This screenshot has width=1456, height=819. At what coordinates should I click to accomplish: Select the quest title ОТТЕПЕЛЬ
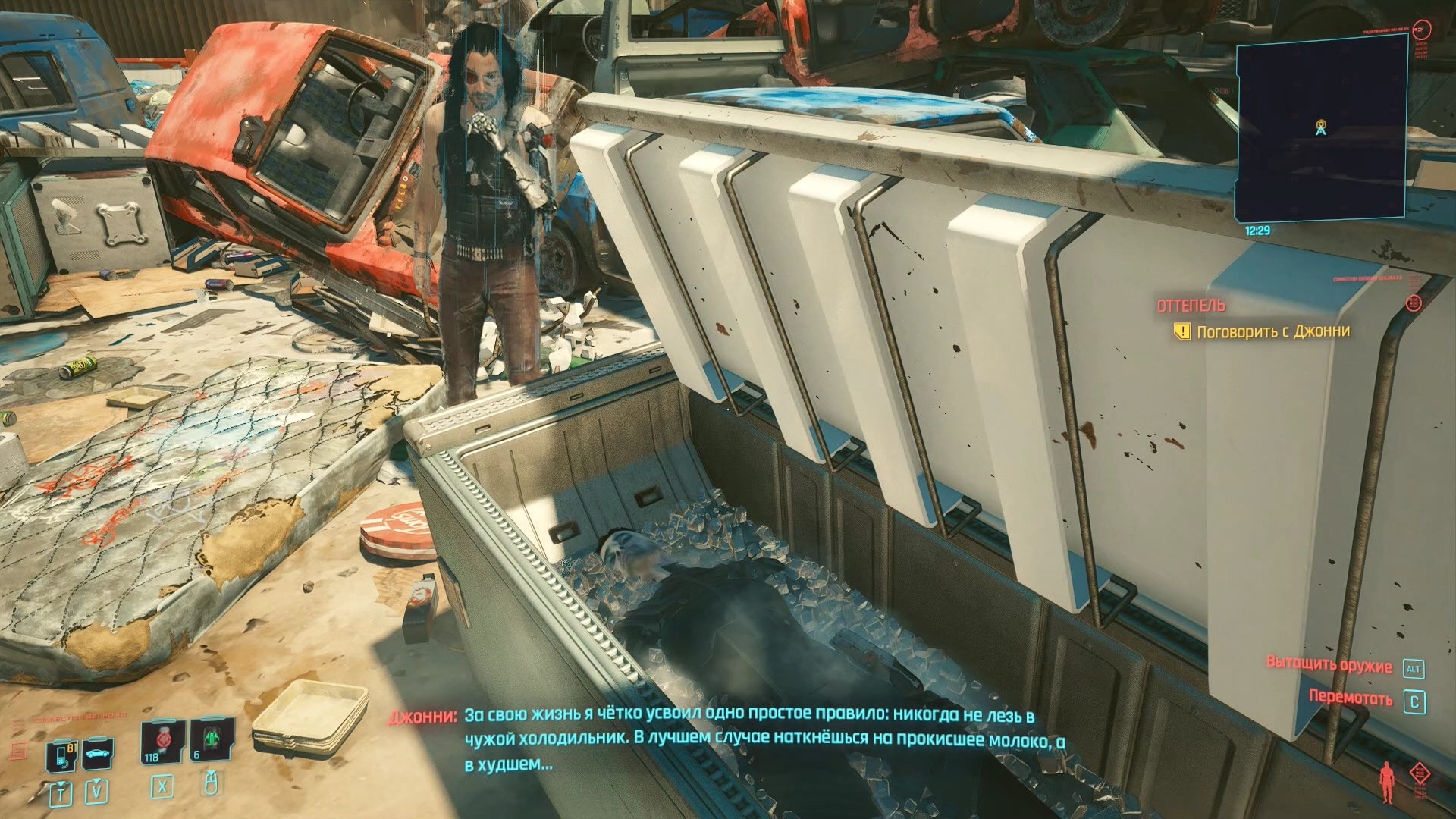[1191, 306]
